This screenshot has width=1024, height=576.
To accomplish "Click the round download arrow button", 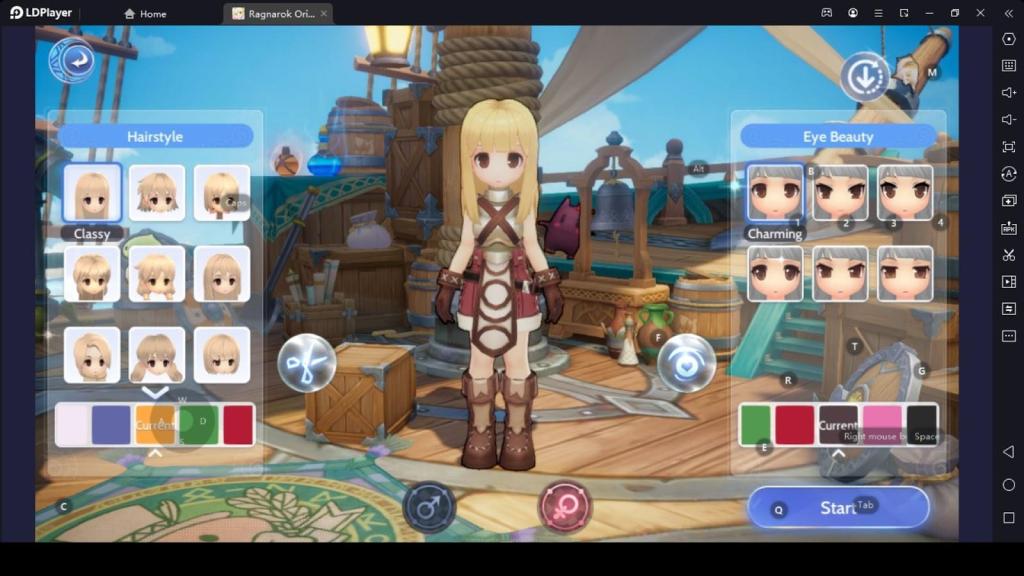I will point(864,76).
